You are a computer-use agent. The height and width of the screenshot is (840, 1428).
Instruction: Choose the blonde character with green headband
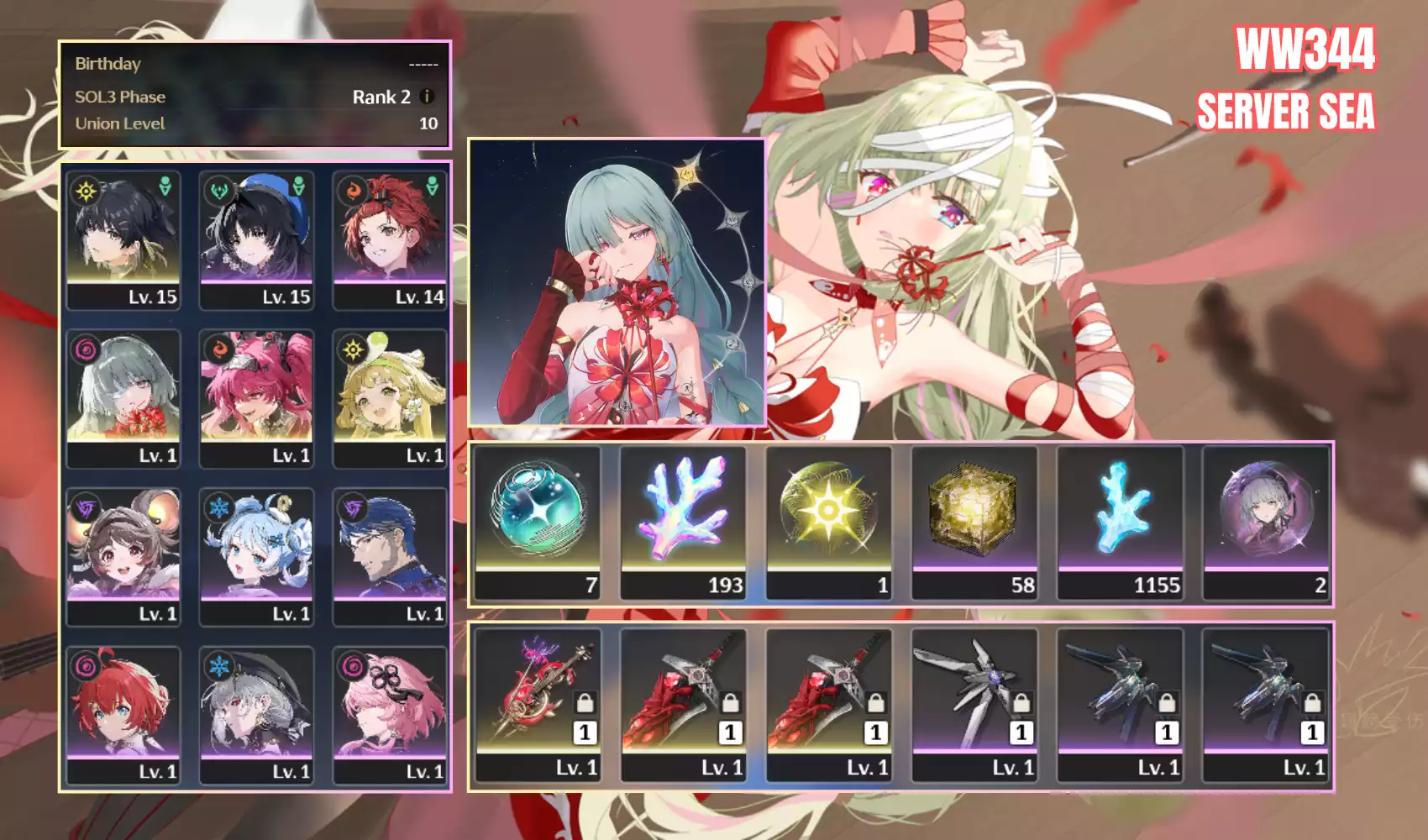390,398
